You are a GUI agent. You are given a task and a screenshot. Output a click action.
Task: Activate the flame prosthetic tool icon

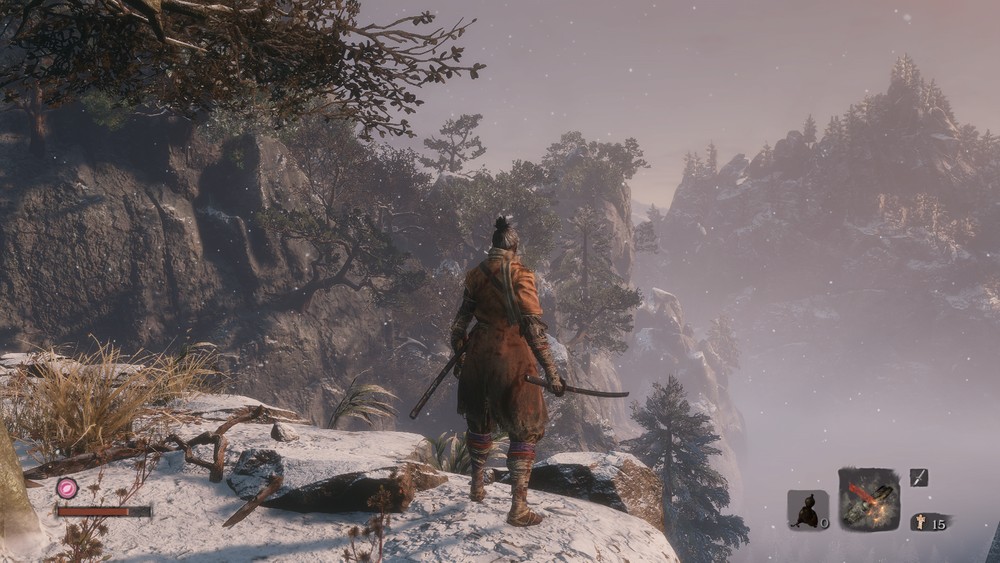point(869,499)
